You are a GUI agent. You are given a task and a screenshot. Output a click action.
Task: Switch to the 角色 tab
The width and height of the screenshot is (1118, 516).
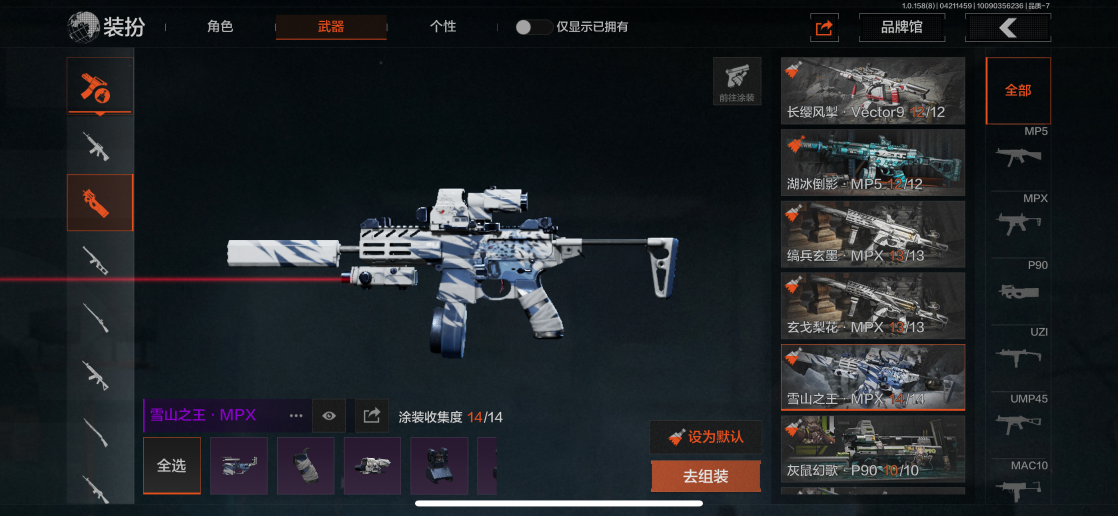tap(220, 27)
